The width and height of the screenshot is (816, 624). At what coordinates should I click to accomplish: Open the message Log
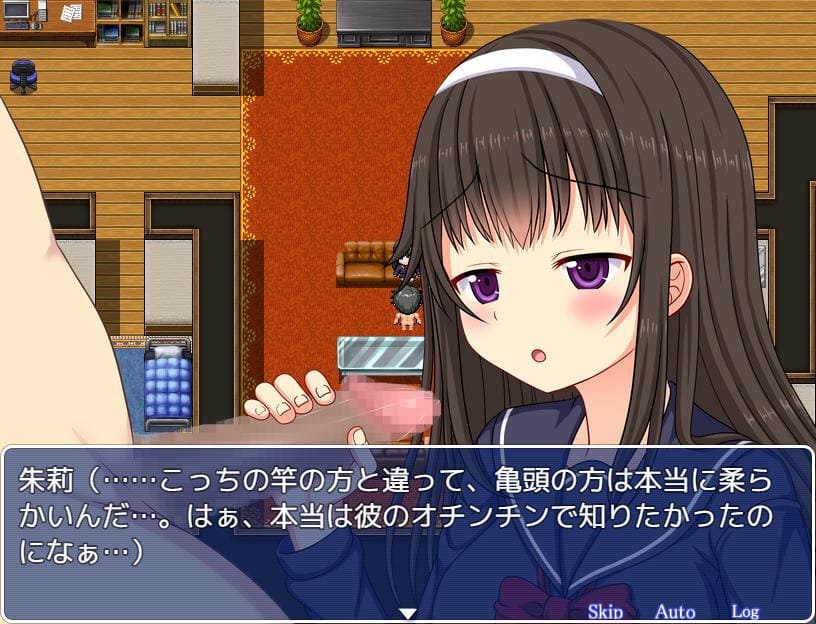coord(745,611)
